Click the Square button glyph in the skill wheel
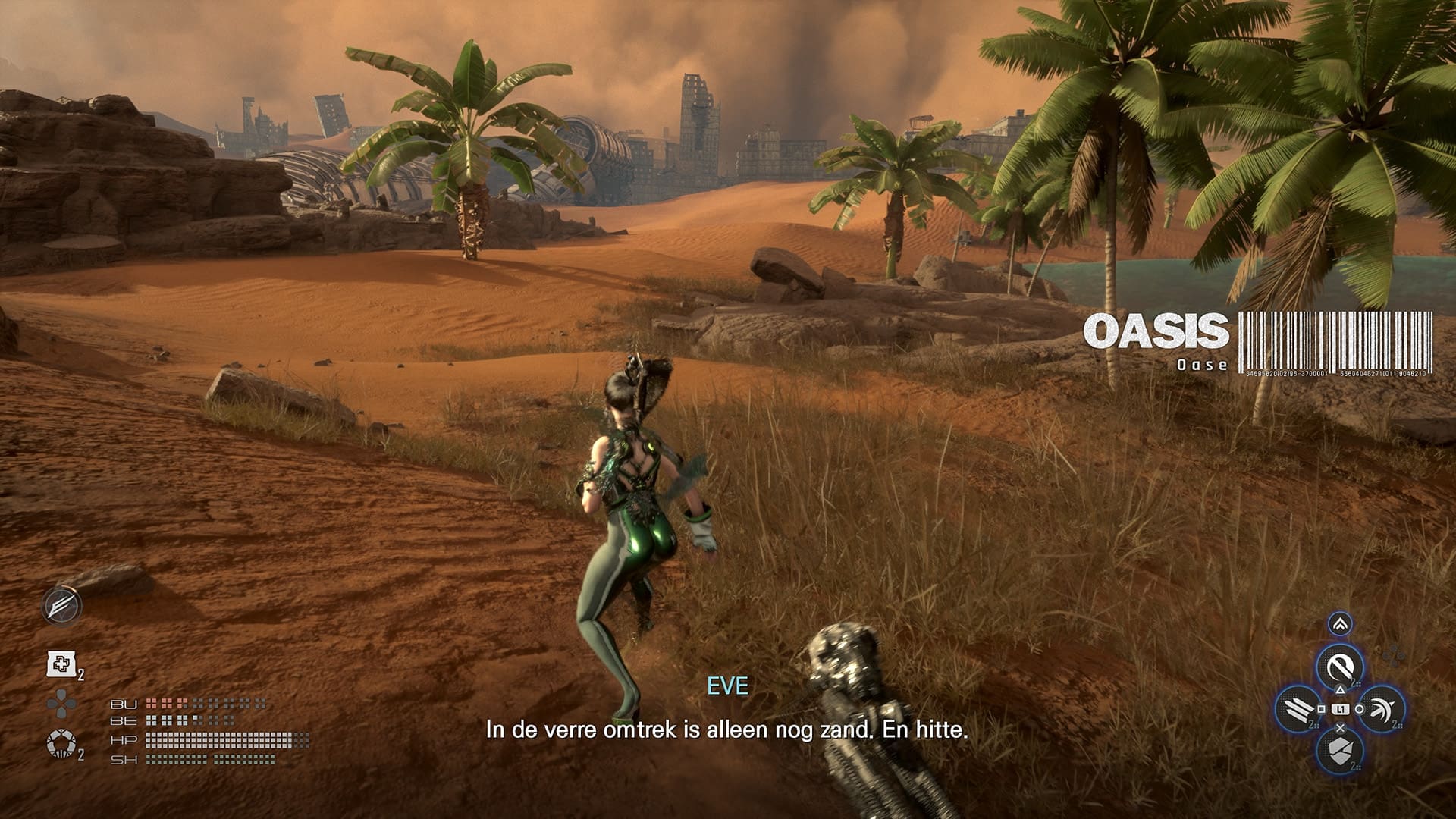This screenshot has width=1456, height=819. 1322,708
